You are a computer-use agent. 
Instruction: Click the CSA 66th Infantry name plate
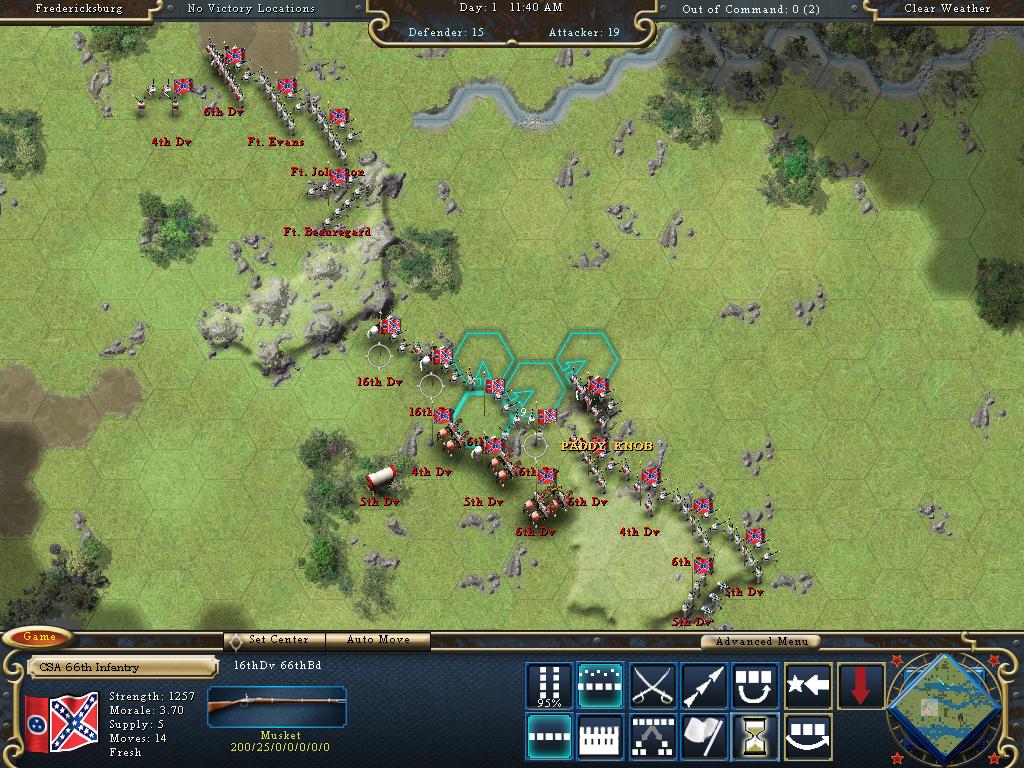(122, 667)
